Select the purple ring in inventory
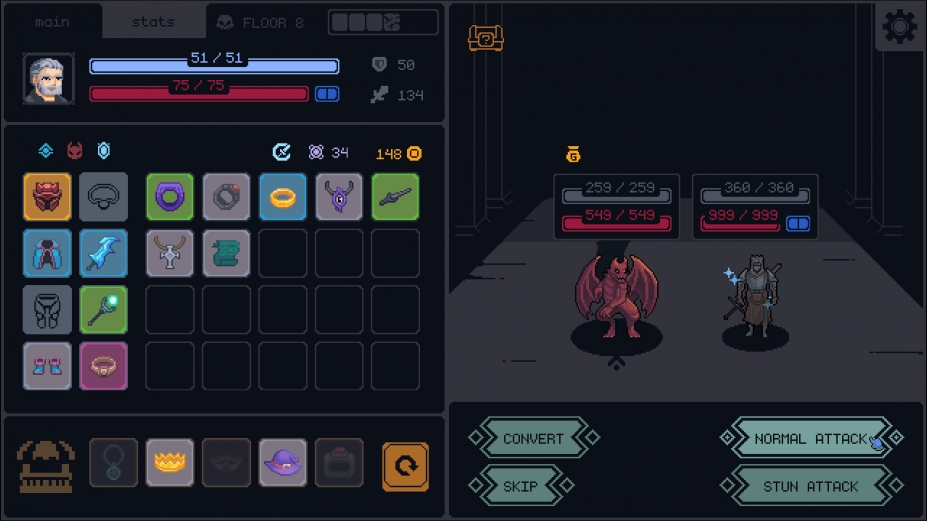The height and width of the screenshot is (521, 927). [170, 197]
